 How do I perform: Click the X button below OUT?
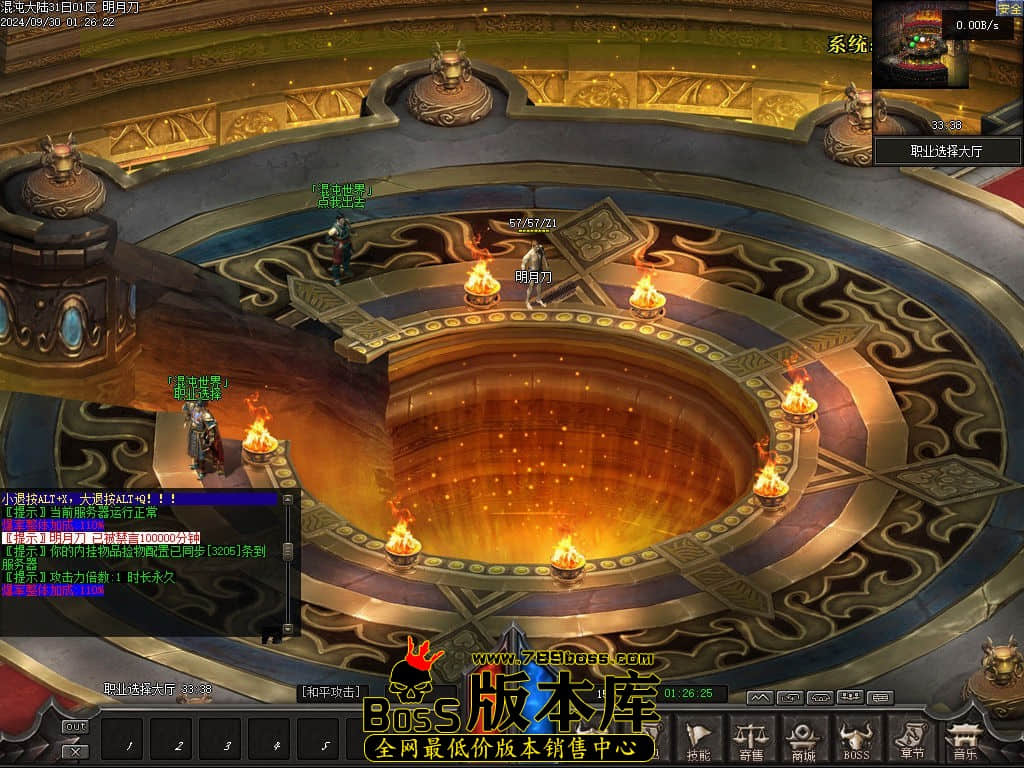(75, 750)
